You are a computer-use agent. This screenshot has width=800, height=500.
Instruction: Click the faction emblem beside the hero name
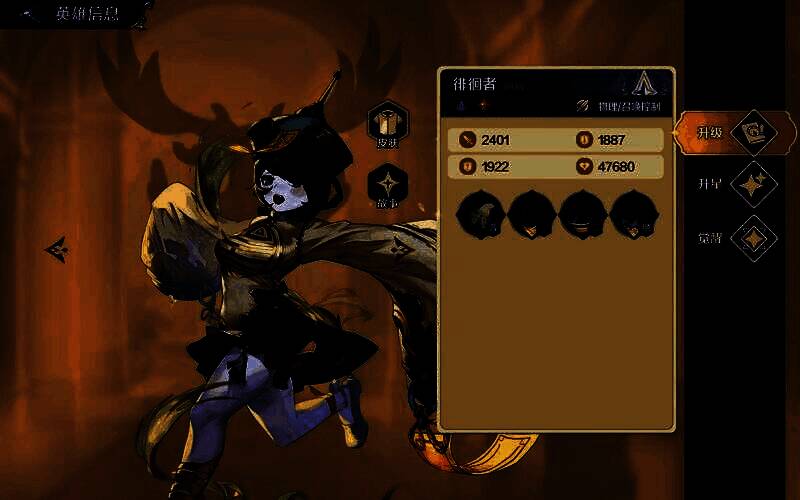pos(642,85)
